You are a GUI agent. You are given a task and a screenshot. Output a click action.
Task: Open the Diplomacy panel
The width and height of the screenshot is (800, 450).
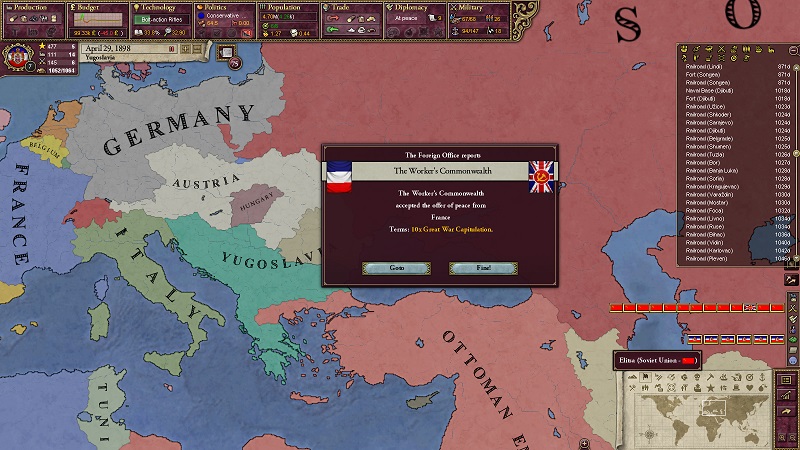tap(416, 7)
